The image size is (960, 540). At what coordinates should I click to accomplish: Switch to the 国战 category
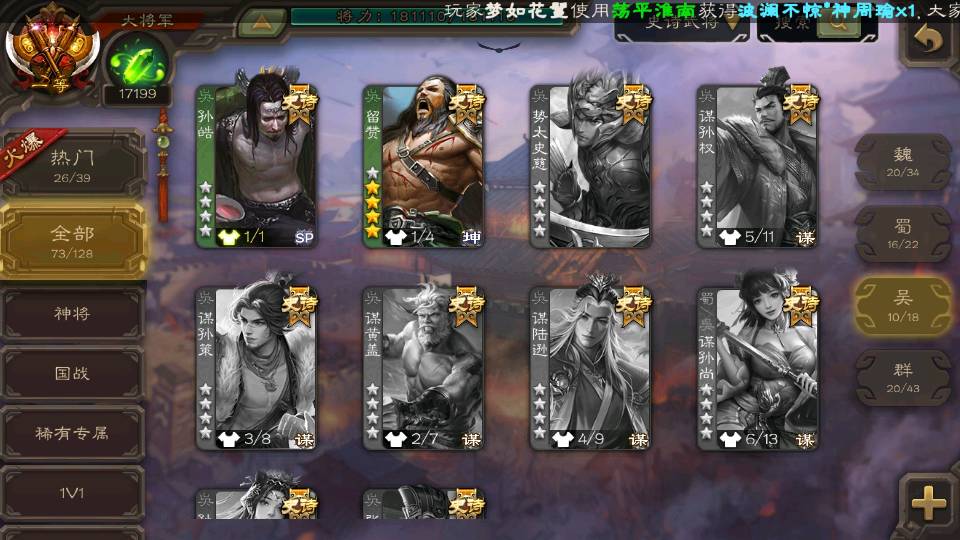pos(72,374)
